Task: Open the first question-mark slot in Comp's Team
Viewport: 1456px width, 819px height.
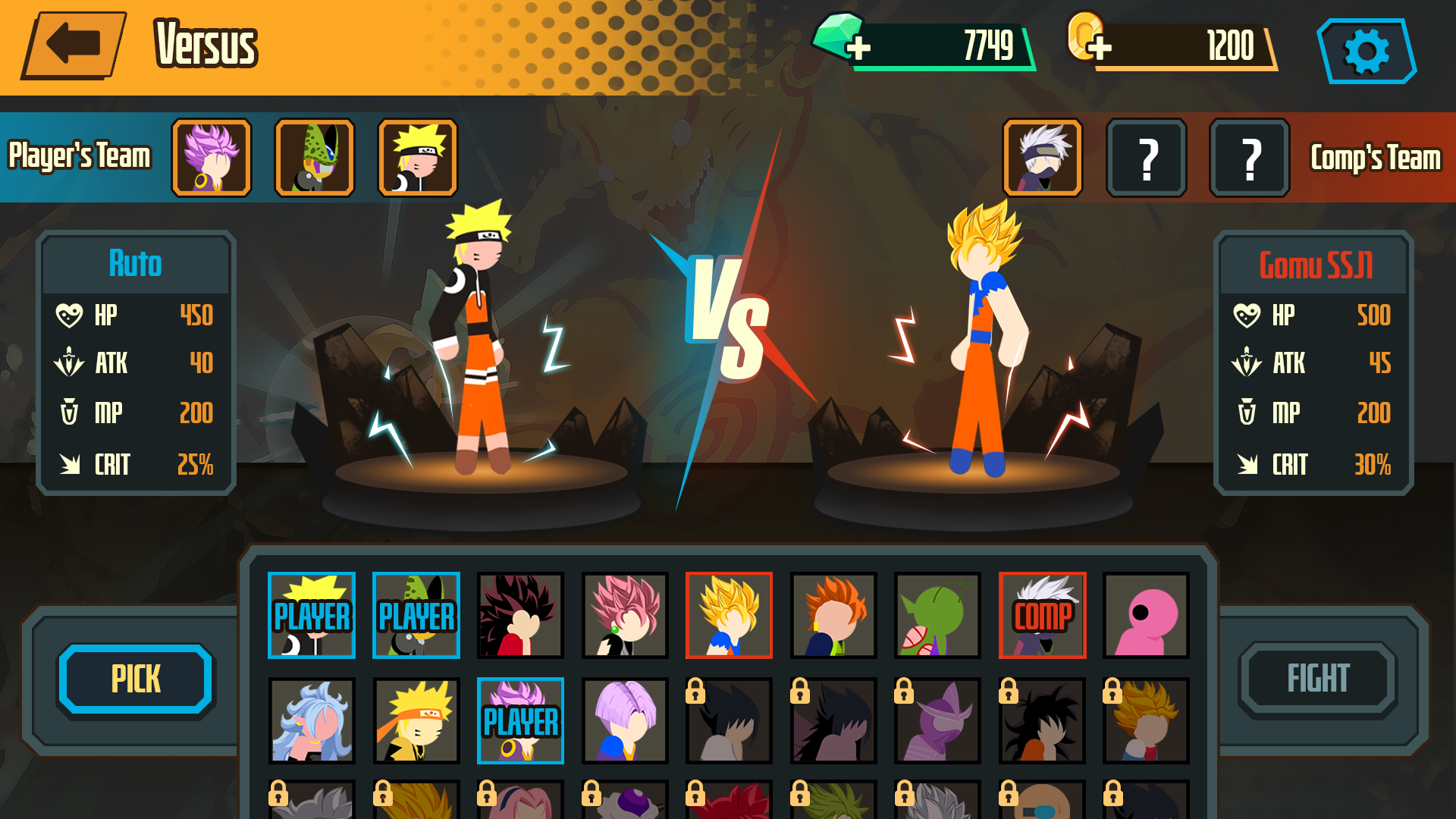Action: point(1146,157)
